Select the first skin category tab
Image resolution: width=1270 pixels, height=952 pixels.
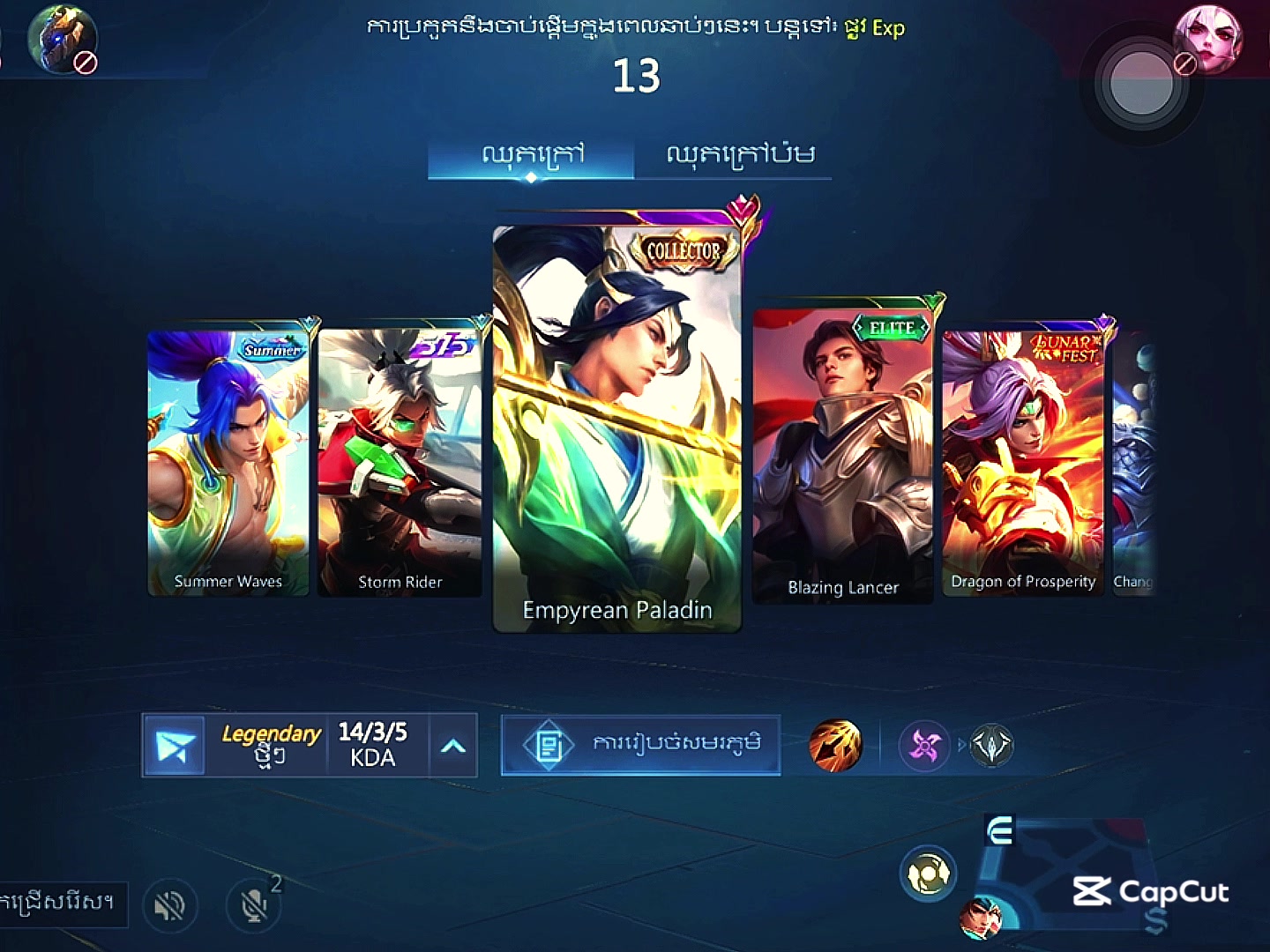click(x=530, y=153)
